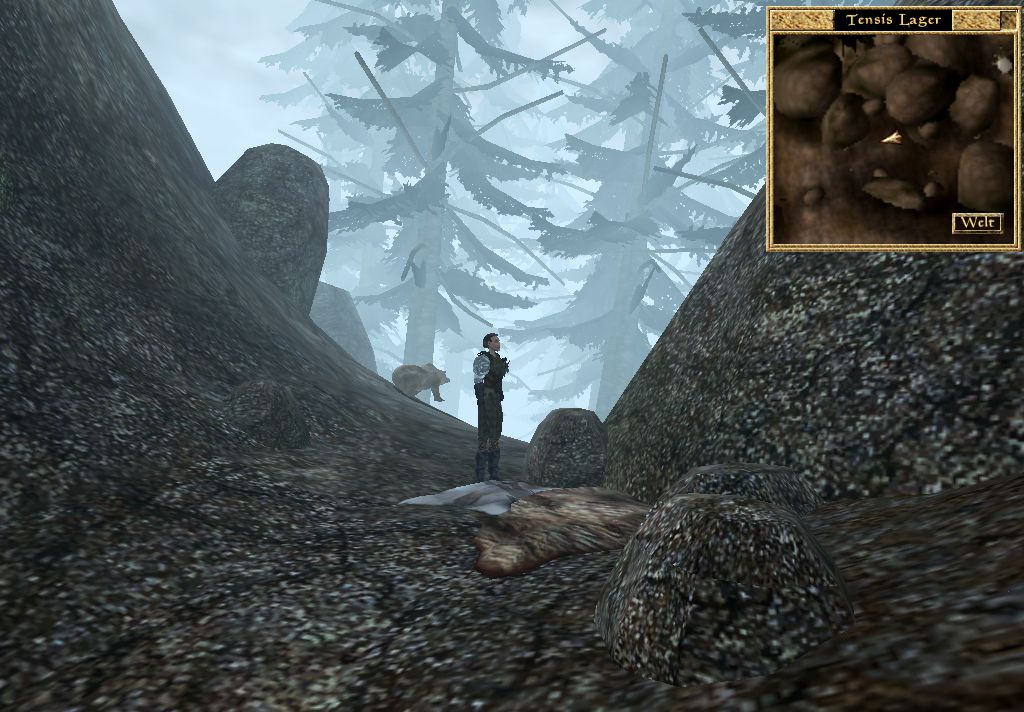Toggle the pin square in the map window corner
Viewport: 1024px width, 712px height.
tap(1008, 19)
